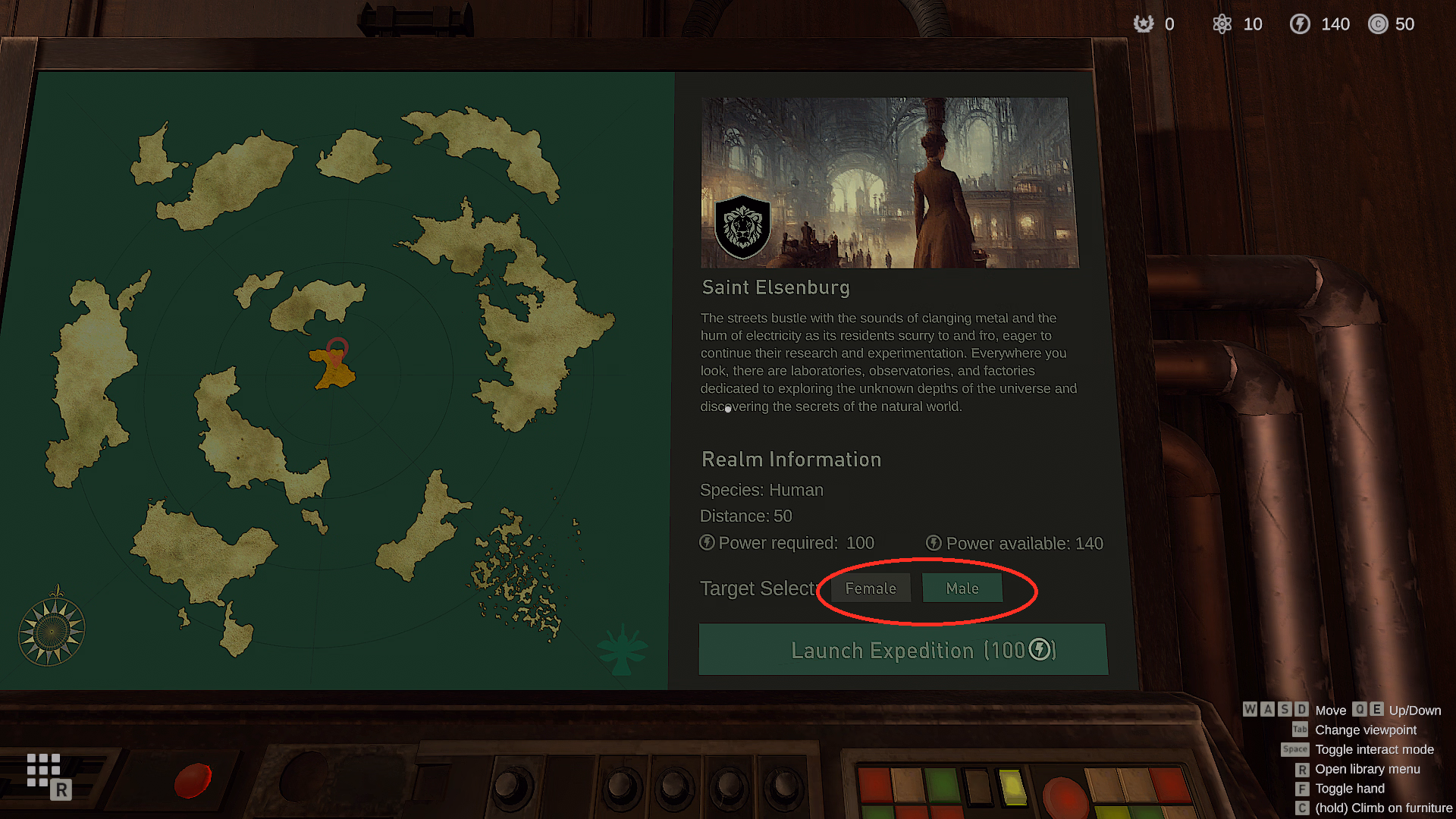This screenshot has width=1456, height=819.
Task: Open the library menu grid icon
Action: pyautogui.click(x=44, y=770)
